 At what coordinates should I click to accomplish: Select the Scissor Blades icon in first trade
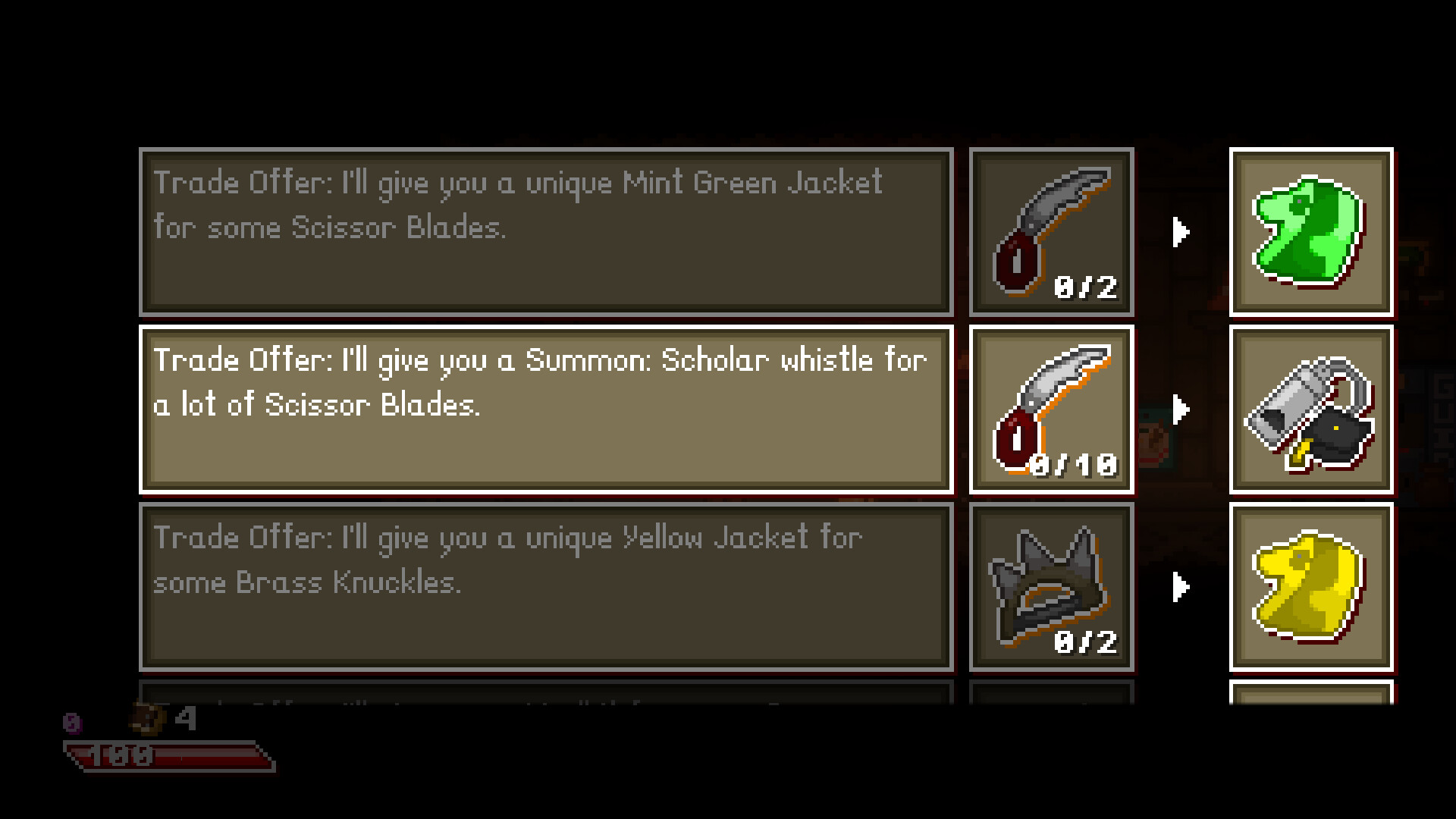pos(1051,231)
